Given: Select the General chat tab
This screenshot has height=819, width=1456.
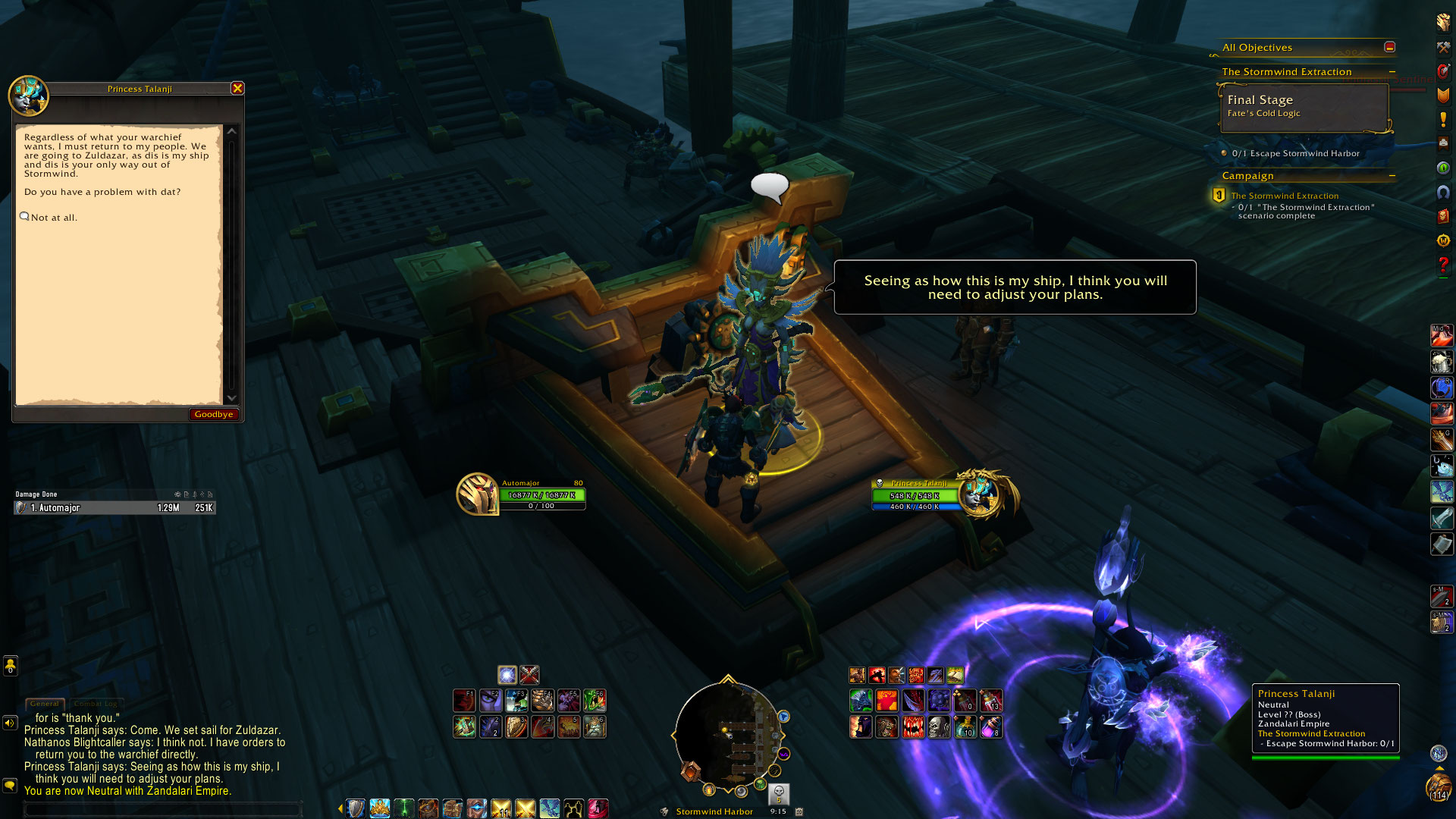Looking at the screenshot, I should tap(45, 704).
